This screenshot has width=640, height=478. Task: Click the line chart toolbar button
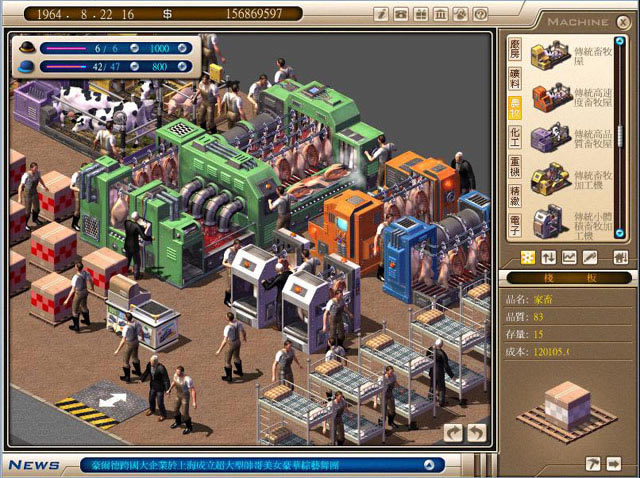(569, 257)
